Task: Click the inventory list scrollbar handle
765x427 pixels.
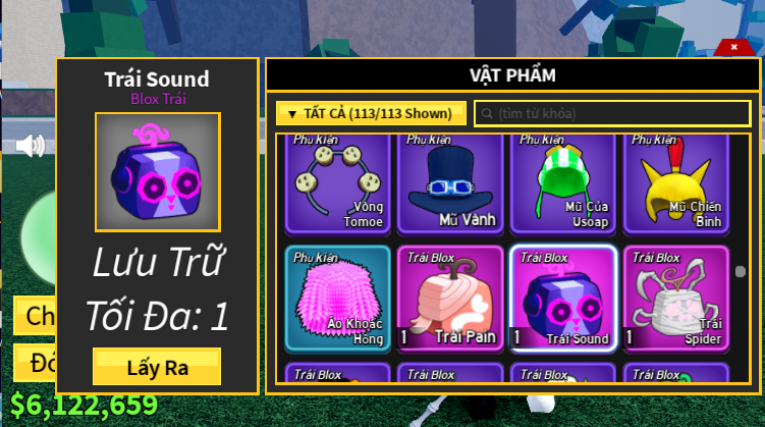Action: pyautogui.click(x=740, y=271)
